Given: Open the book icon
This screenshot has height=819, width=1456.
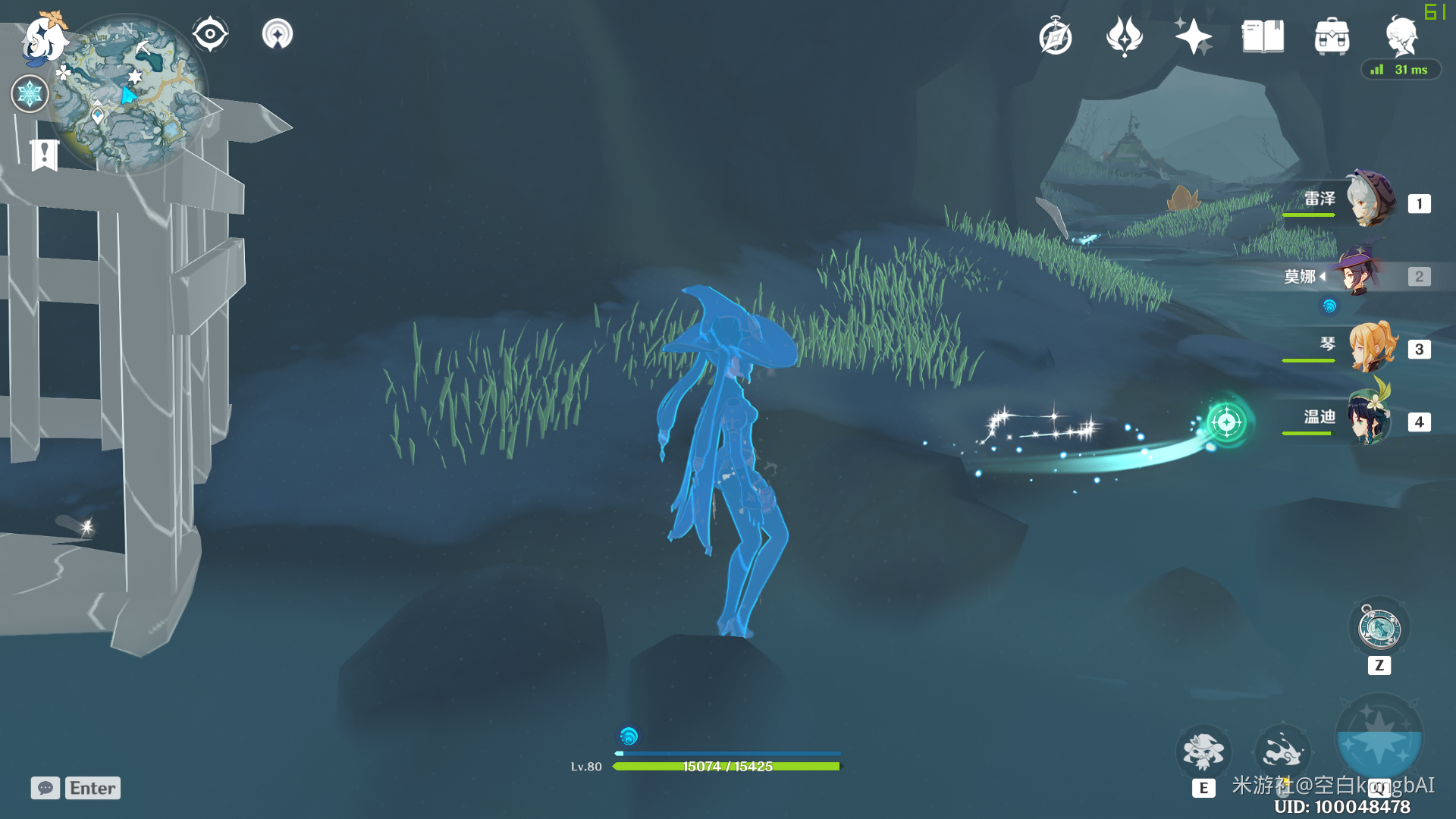Looking at the screenshot, I should pos(1263,36).
